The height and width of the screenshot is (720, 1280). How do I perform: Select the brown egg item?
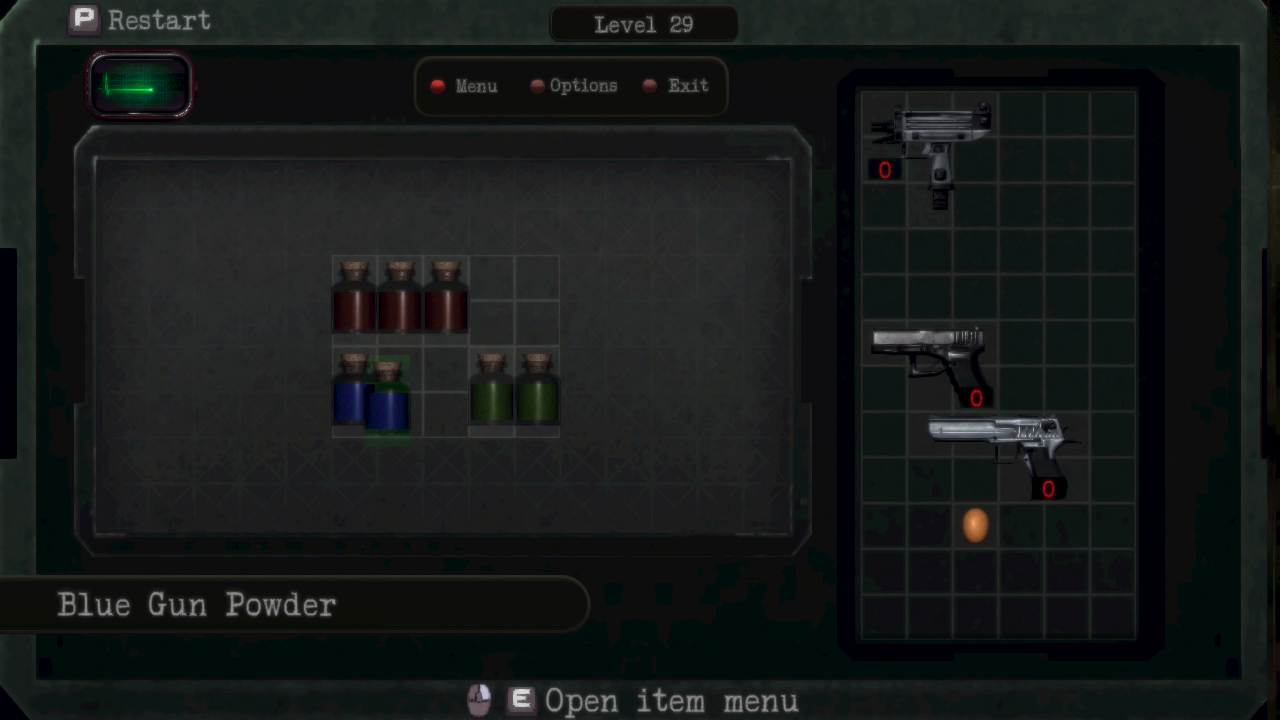(975, 525)
